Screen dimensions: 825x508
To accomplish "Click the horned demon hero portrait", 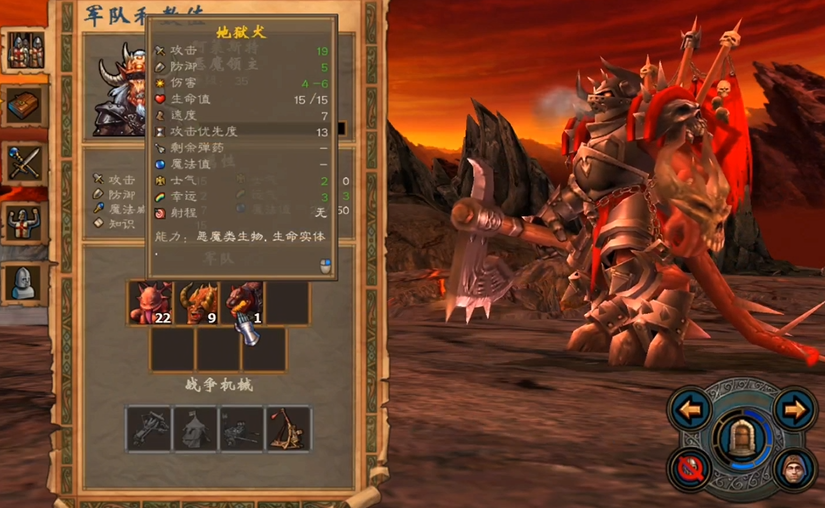I will coord(122,90).
